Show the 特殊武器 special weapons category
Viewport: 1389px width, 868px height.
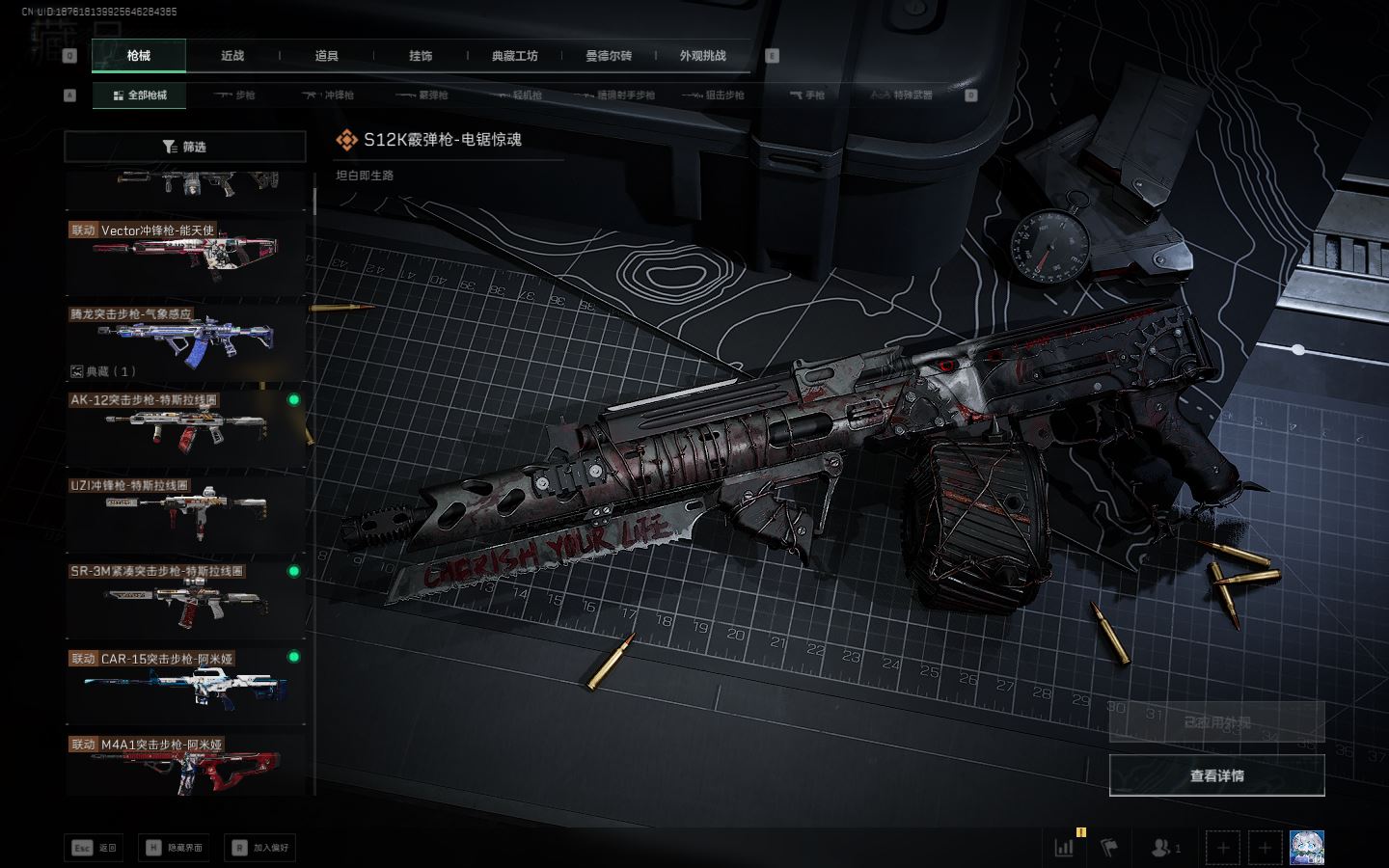tap(902, 95)
